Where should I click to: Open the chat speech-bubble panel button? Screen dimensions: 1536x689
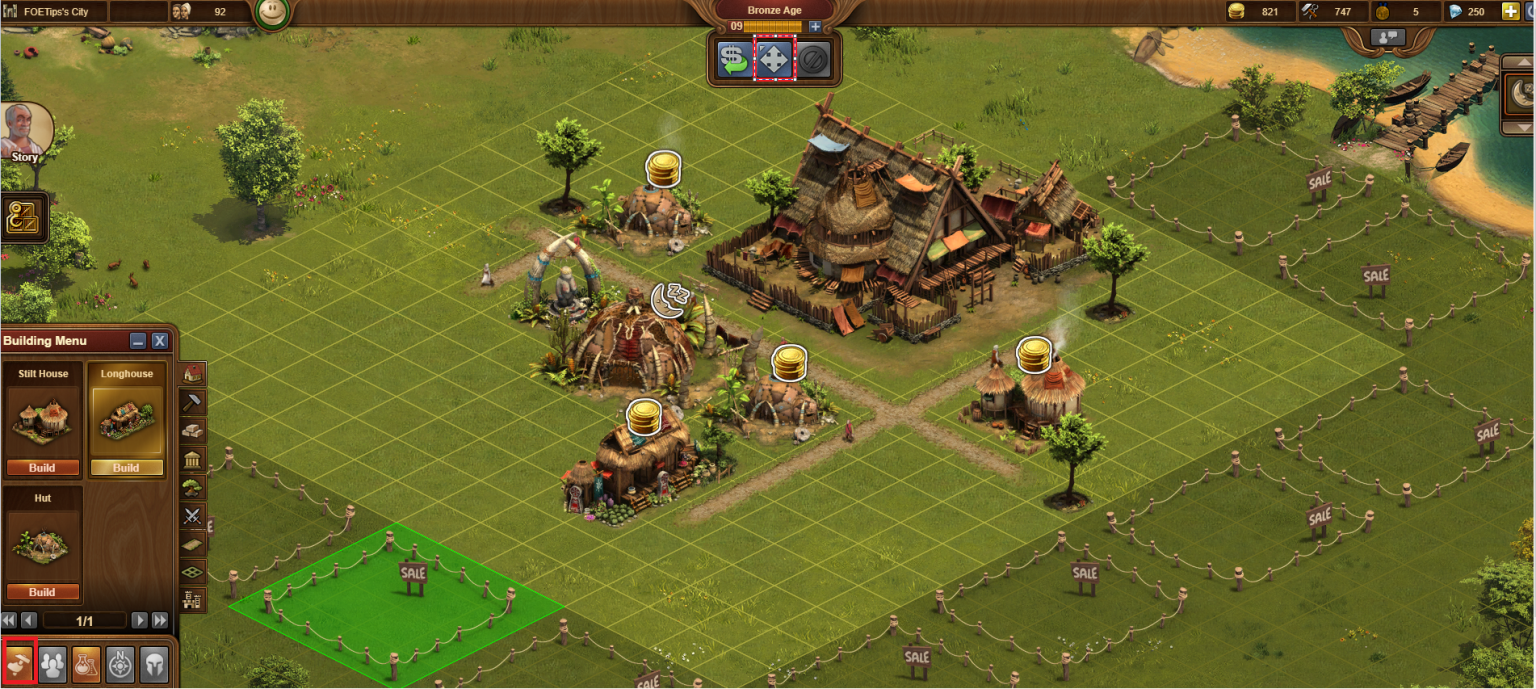(x=1389, y=37)
